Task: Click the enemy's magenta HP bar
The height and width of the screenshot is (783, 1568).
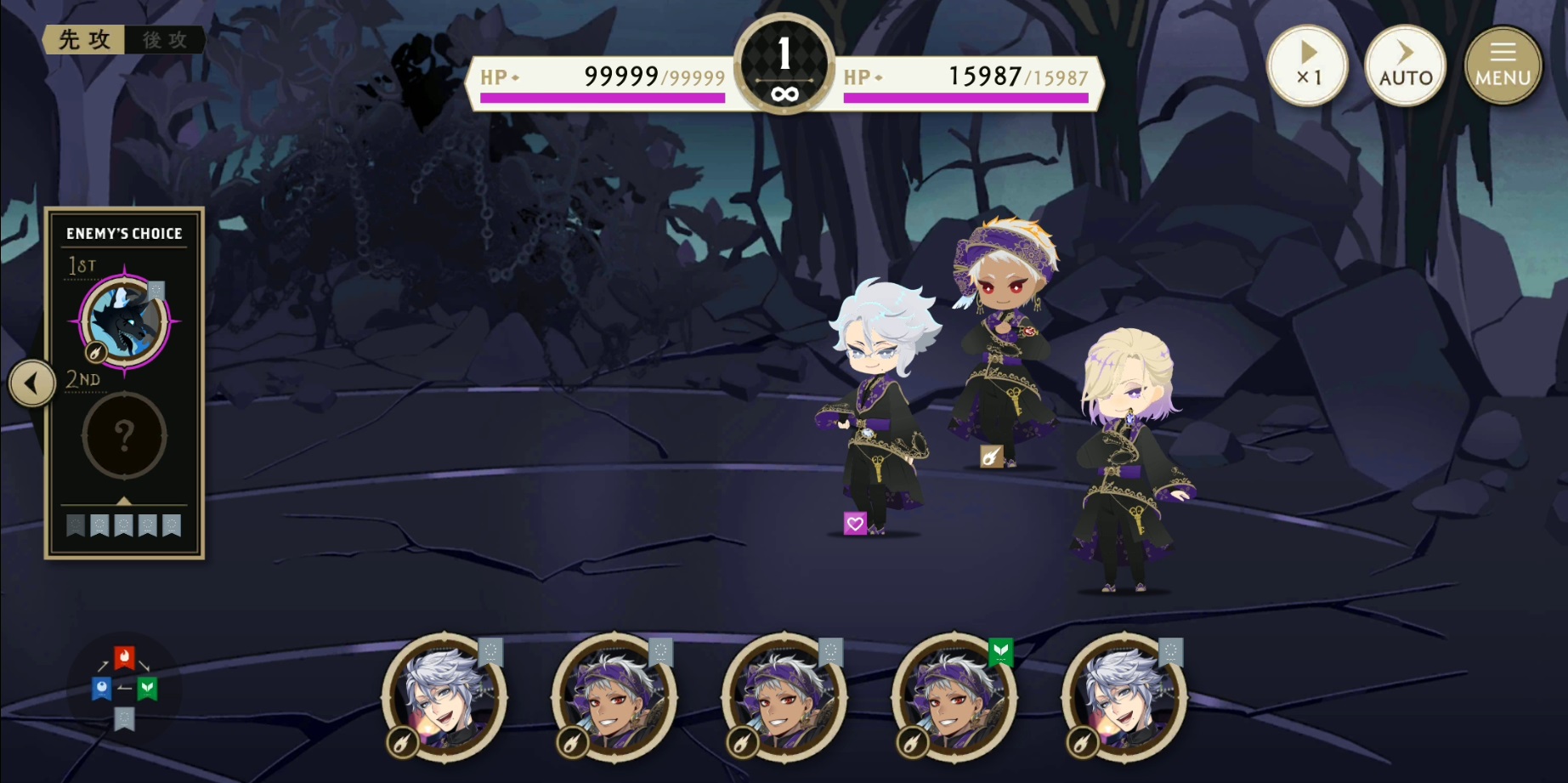Action: tap(603, 99)
